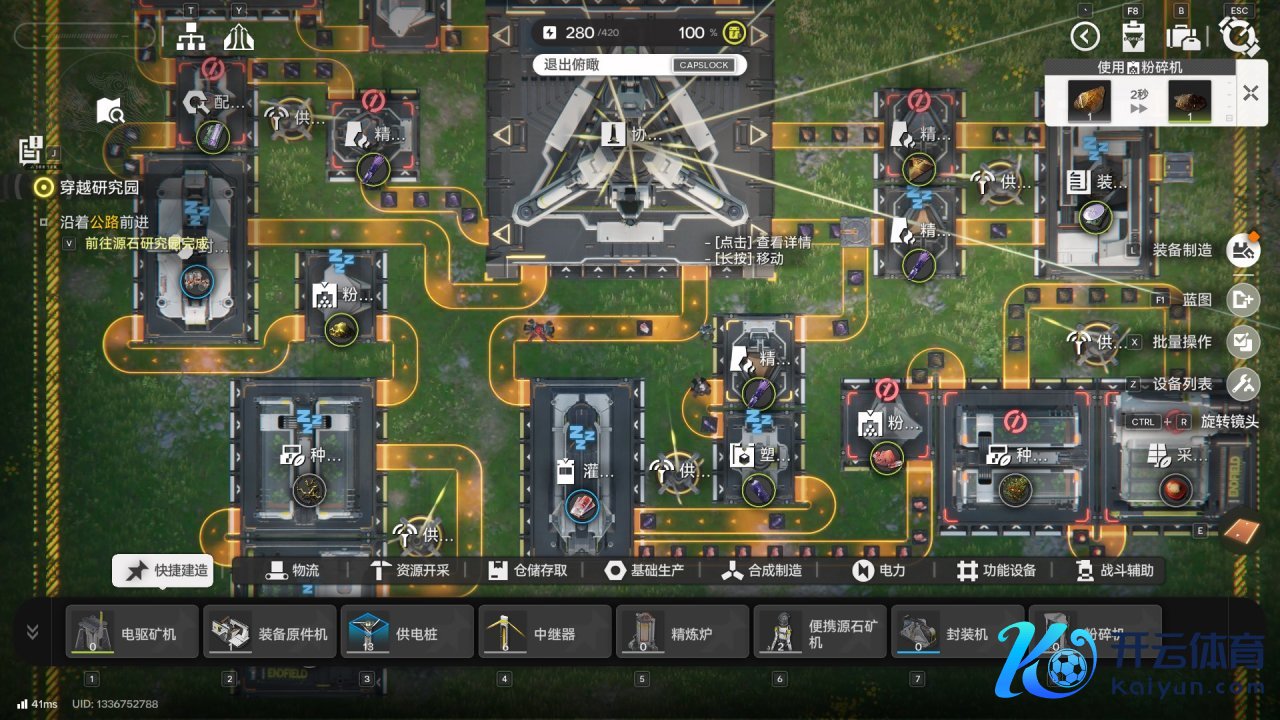1280x720 pixels.
Task: Choose the 供电桩 power pylon slot
Action: [x=407, y=633]
